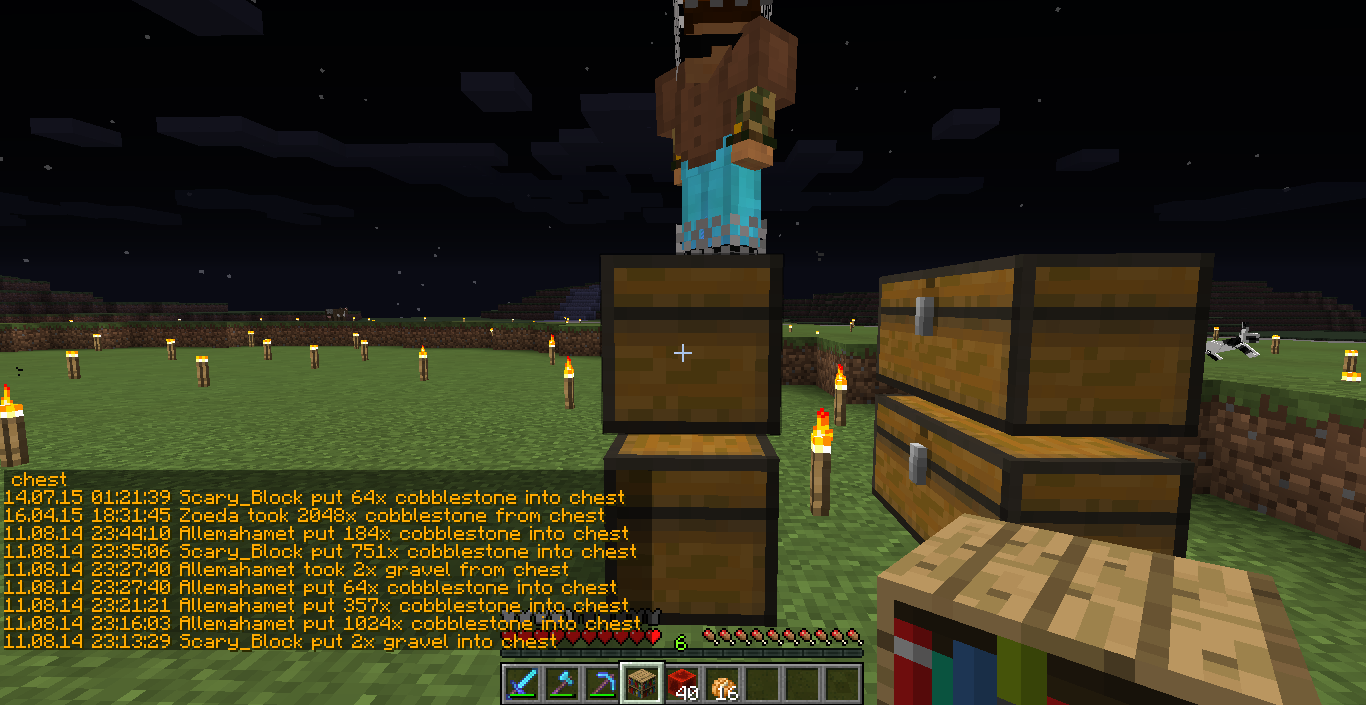The image size is (1366, 705).
Task: Select the diamond sword hotbar slot
Action: 521,684
